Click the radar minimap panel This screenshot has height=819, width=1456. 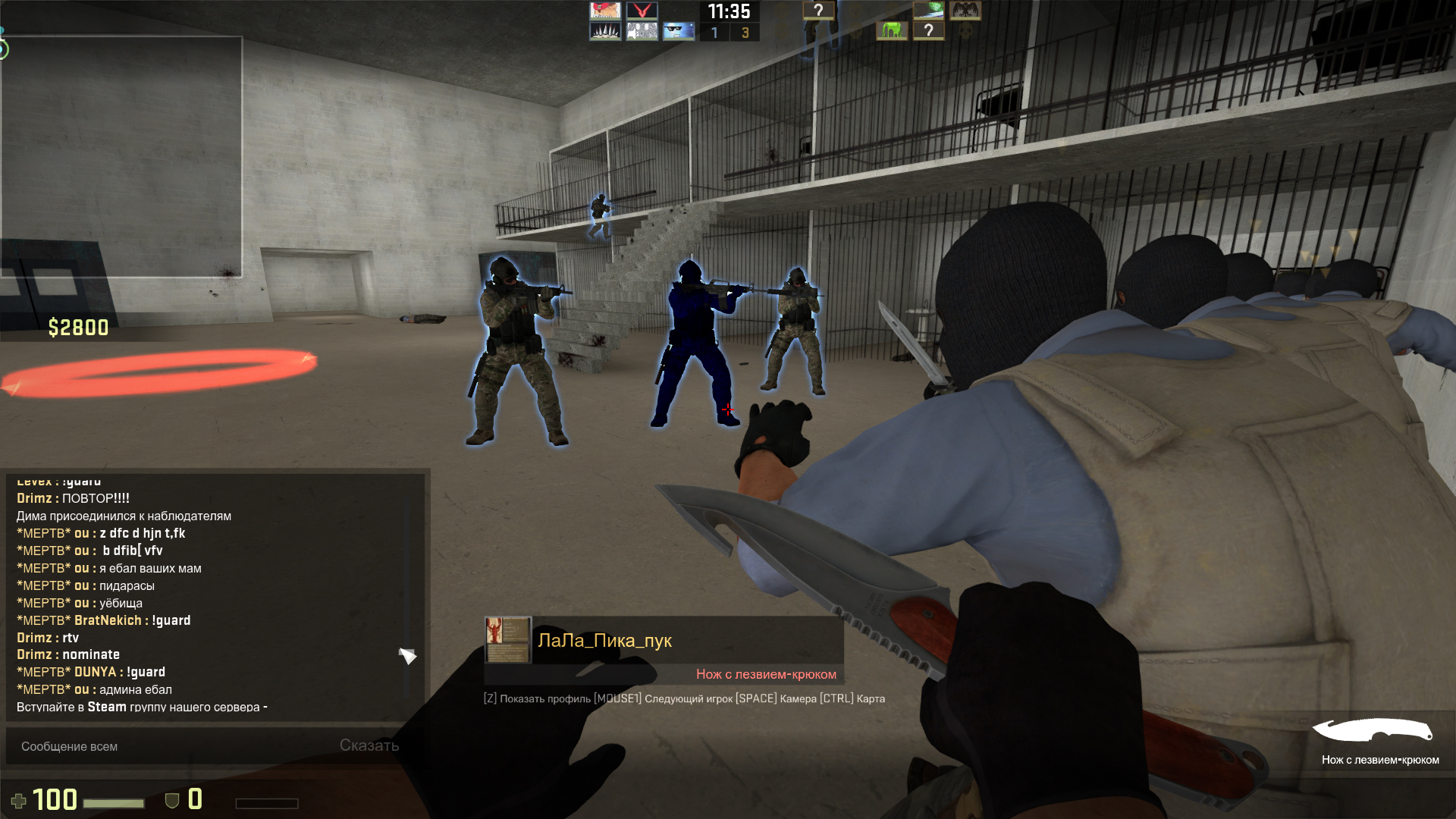point(121,157)
